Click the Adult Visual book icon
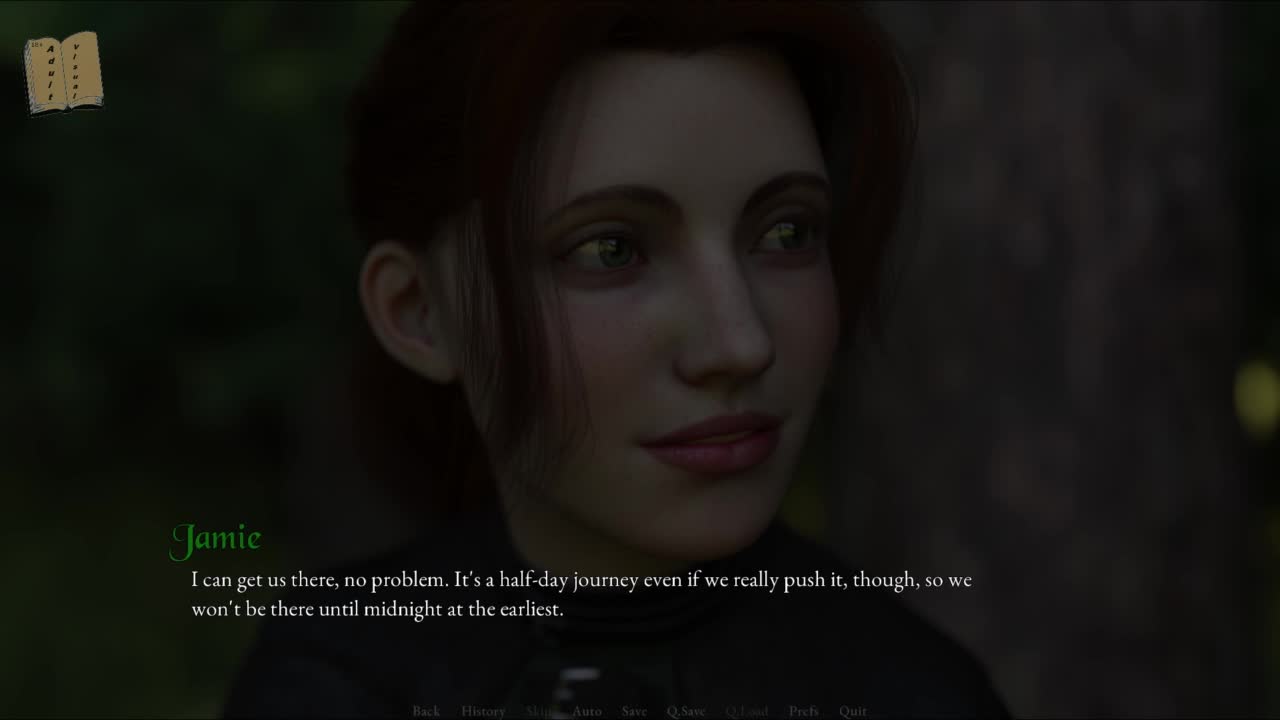This screenshot has width=1280, height=720. (x=64, y=73)
